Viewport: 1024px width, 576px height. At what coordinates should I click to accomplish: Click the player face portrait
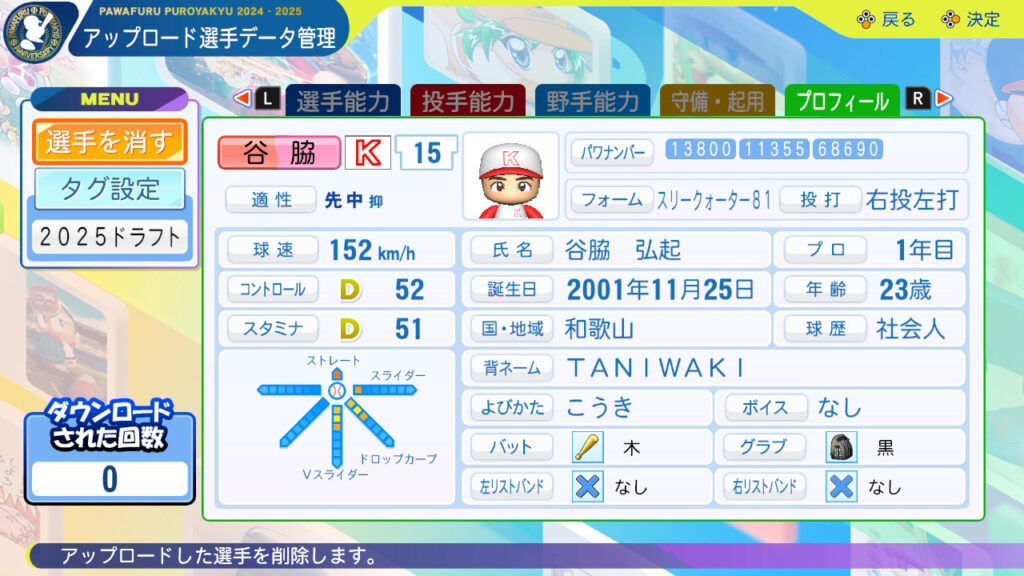pos(510,176)
